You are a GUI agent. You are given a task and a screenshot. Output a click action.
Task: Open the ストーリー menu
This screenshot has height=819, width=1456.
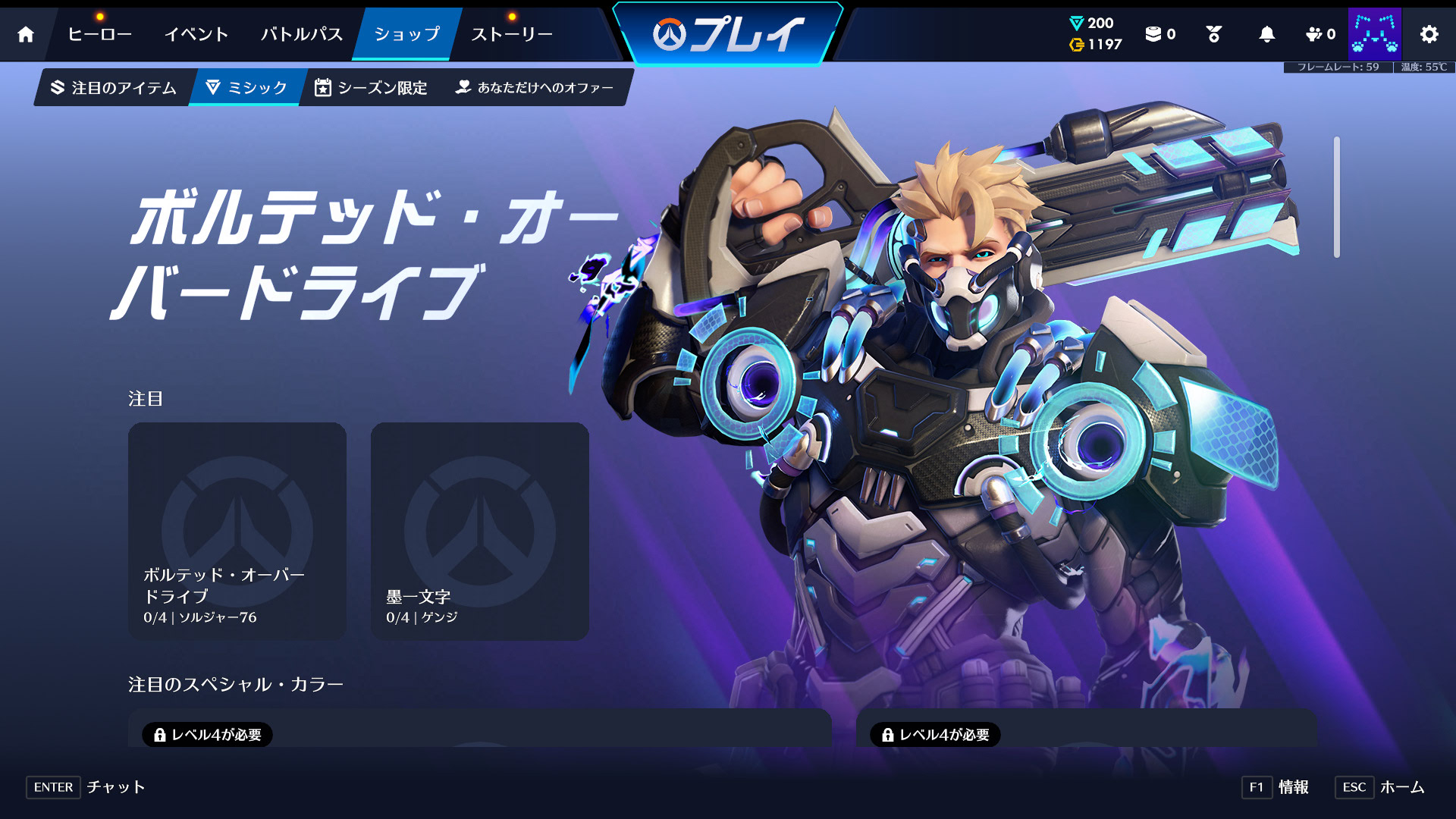[512, 34]
